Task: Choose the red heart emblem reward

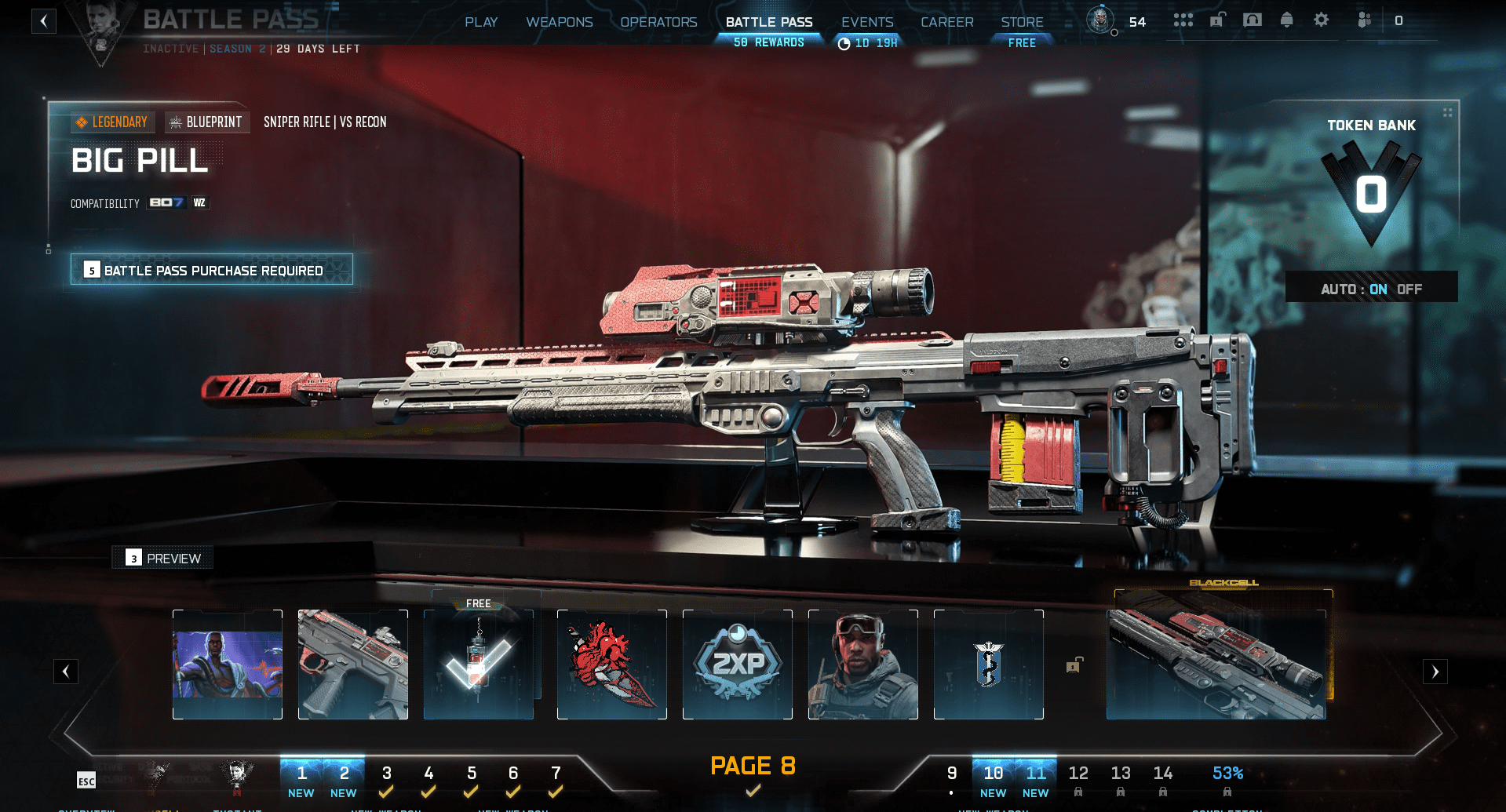Action: 612,665
